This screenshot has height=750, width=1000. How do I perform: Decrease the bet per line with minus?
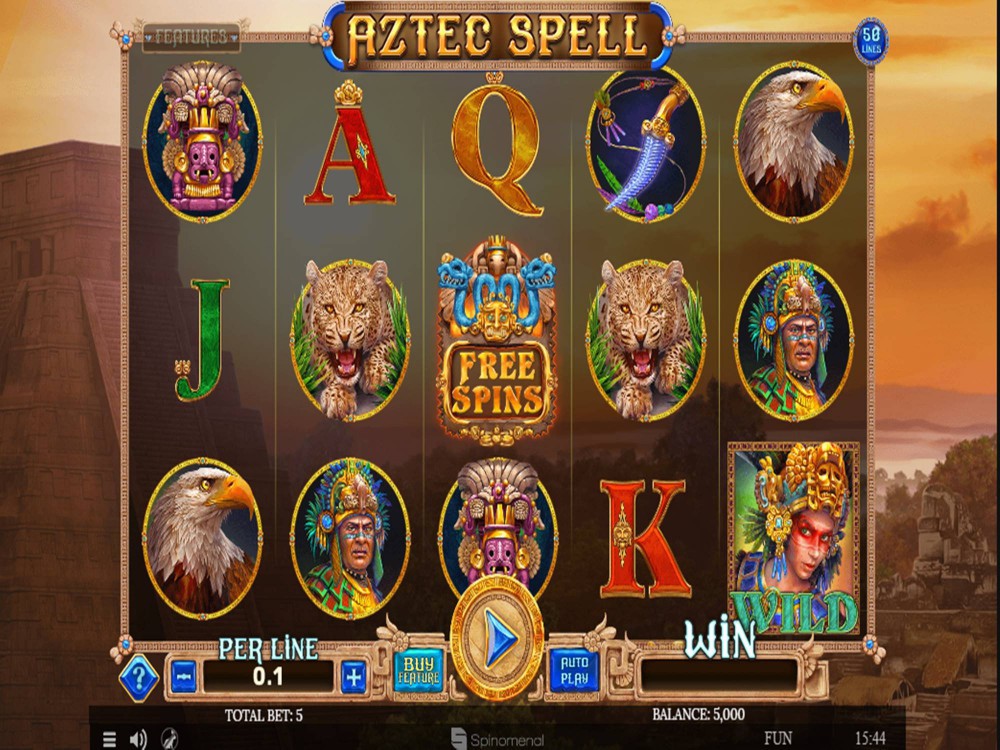click(183, 677)
